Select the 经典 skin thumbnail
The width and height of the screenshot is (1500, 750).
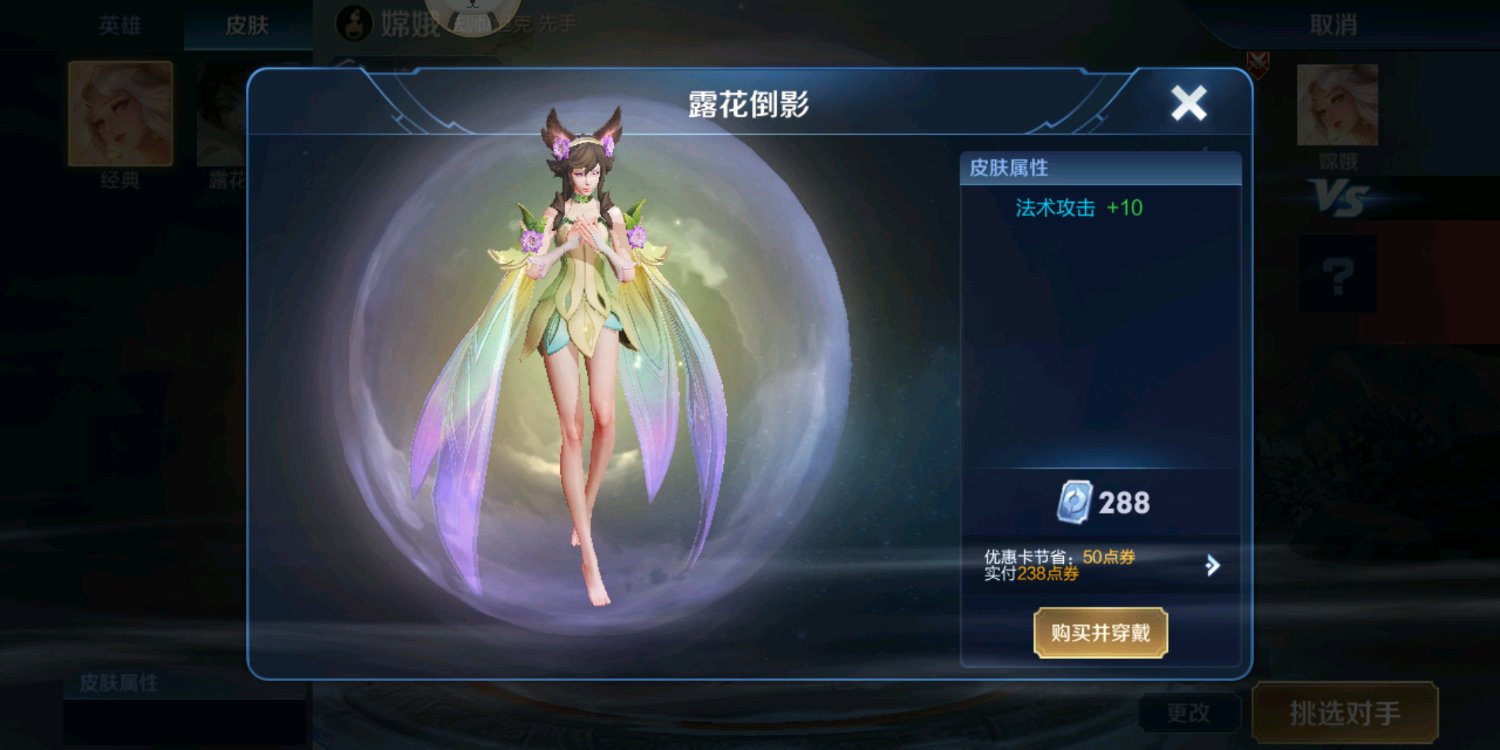click(120, 113)
